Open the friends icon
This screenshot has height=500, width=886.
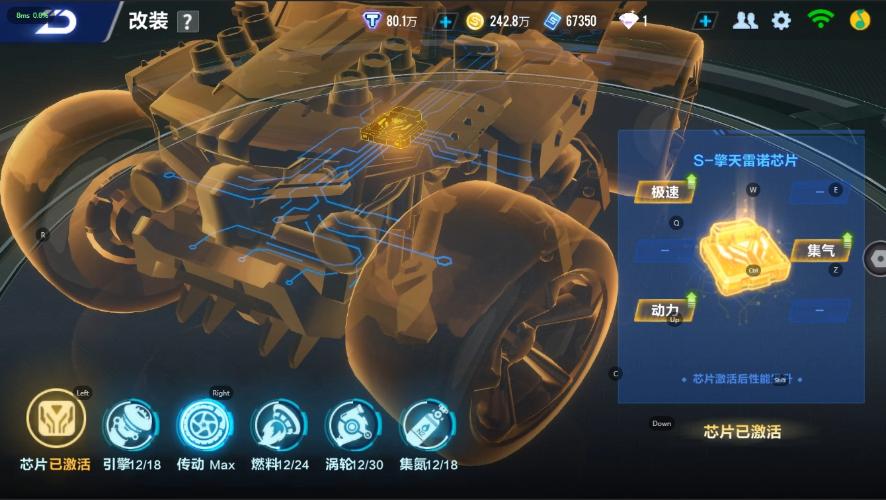pos(745,20)
